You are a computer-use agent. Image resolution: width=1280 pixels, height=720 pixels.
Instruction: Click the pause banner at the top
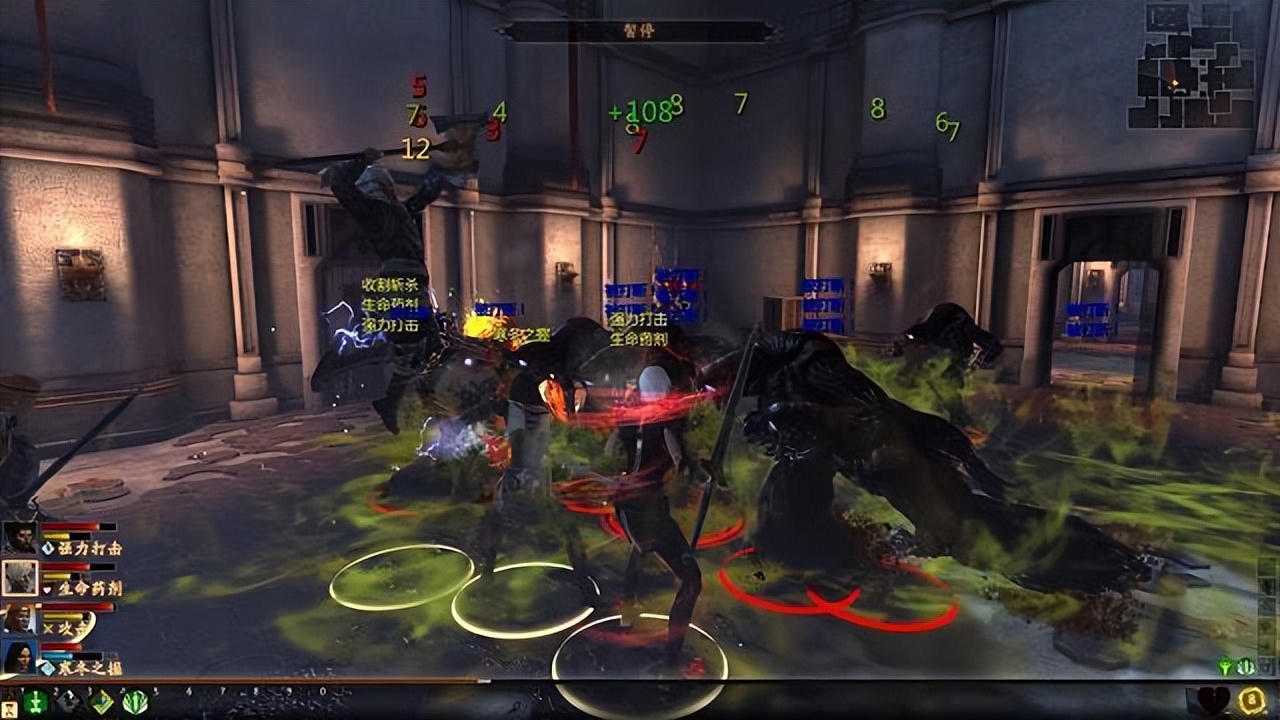(638, 31)
